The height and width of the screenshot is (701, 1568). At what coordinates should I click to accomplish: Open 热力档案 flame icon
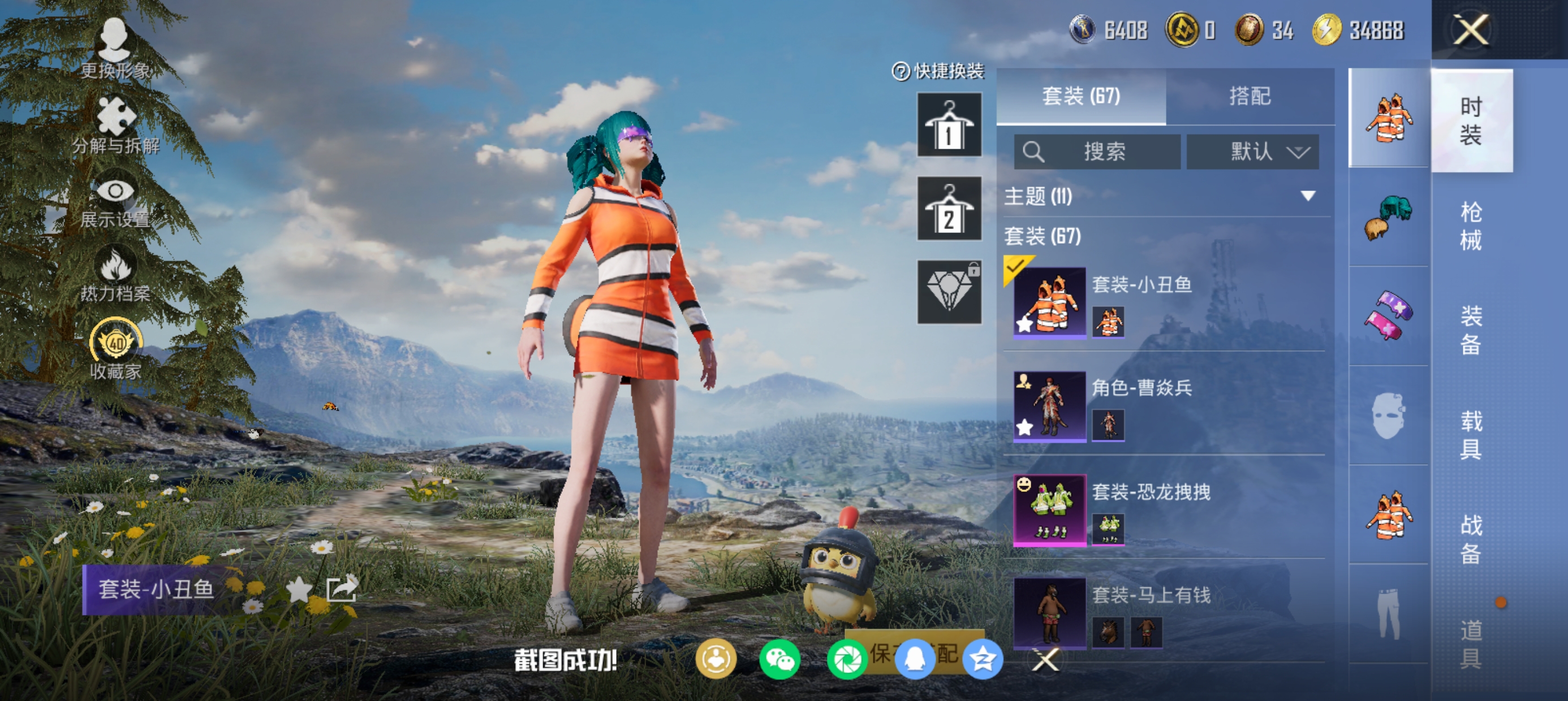coord(114,274)
